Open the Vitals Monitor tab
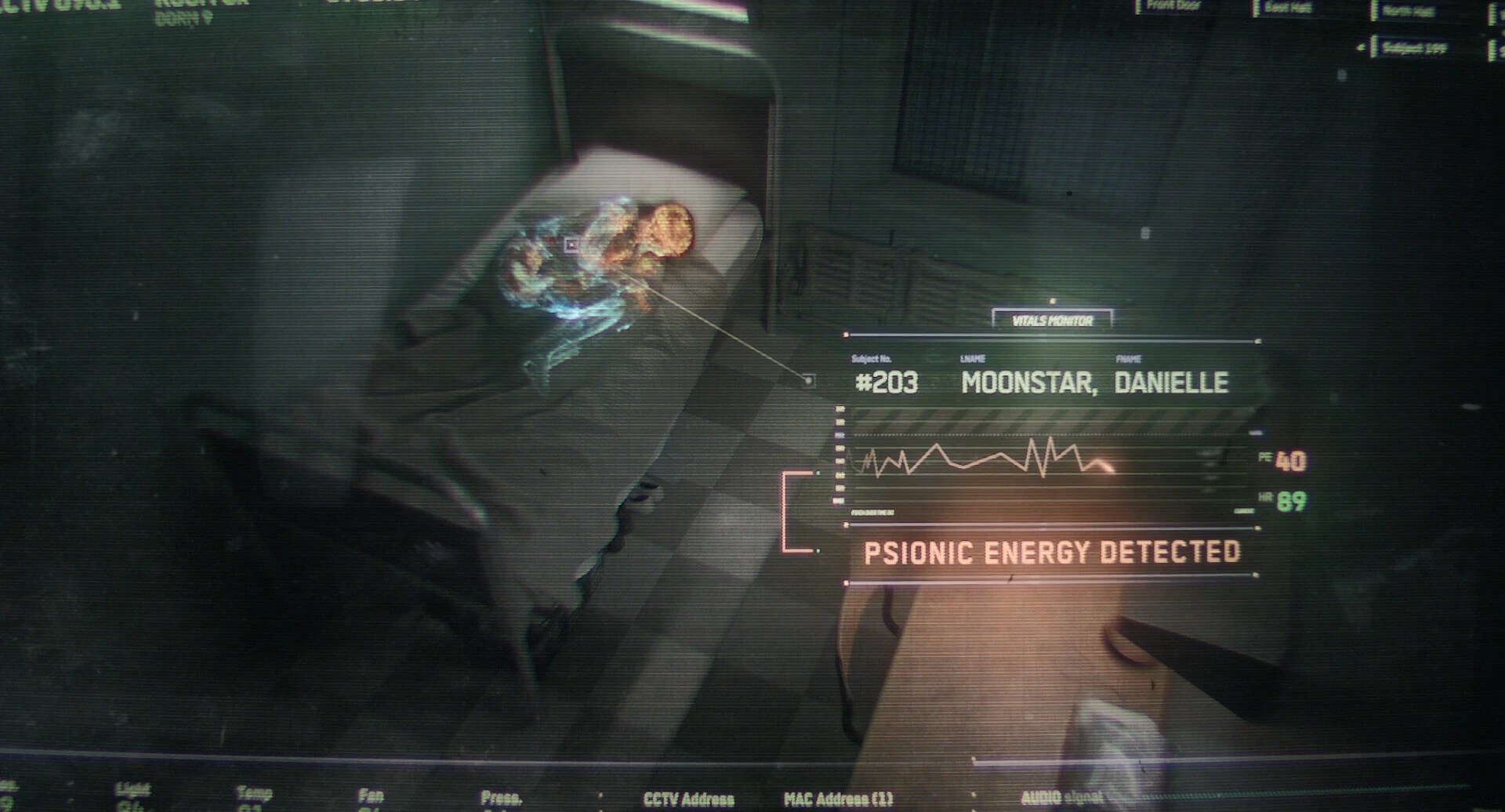Viewport: 1505px width, 812px height. click(x=1052, y=321)
